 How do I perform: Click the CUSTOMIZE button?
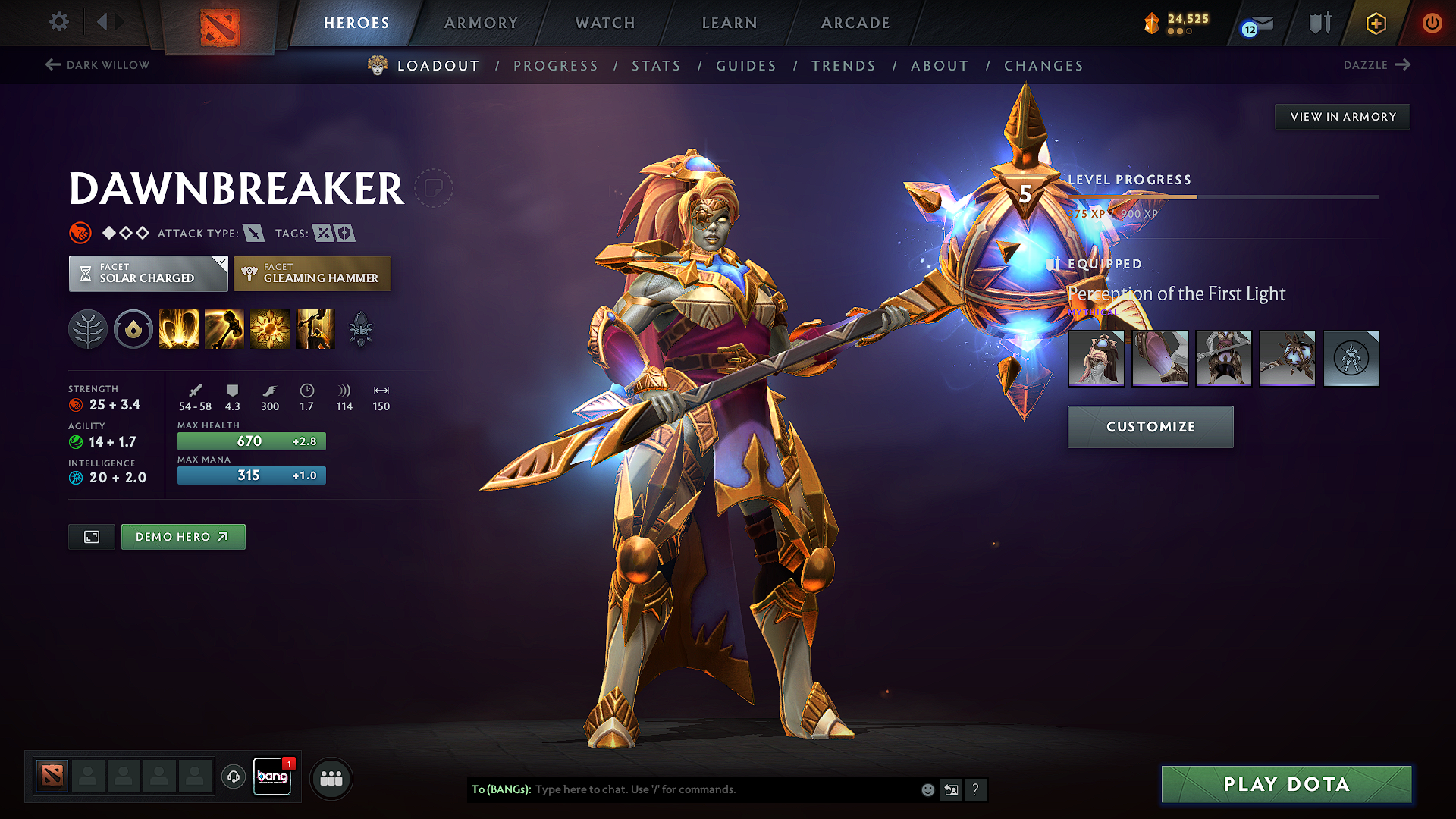point(1150,426)
